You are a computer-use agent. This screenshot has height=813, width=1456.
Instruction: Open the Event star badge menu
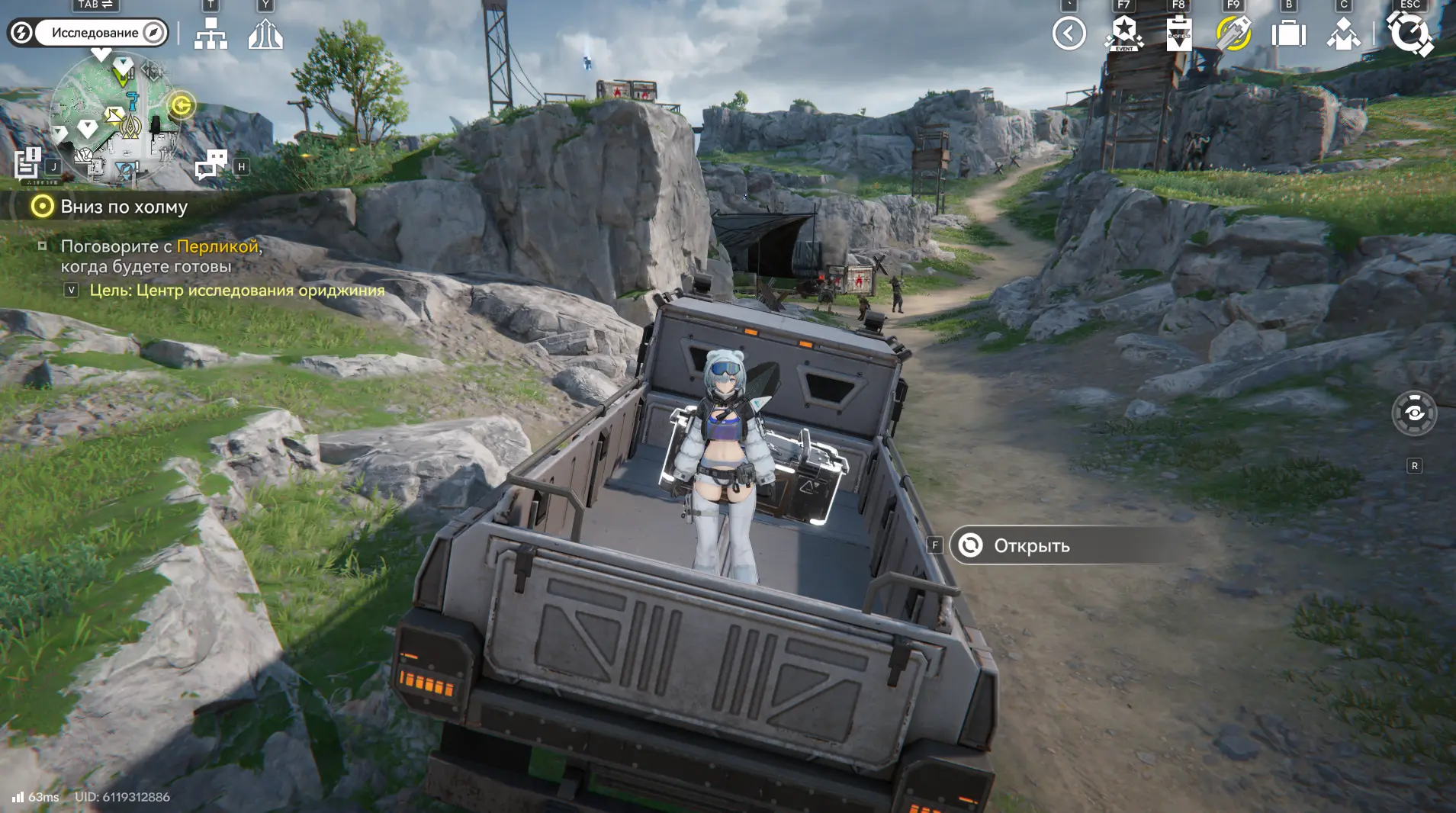tap(1123, 34)
